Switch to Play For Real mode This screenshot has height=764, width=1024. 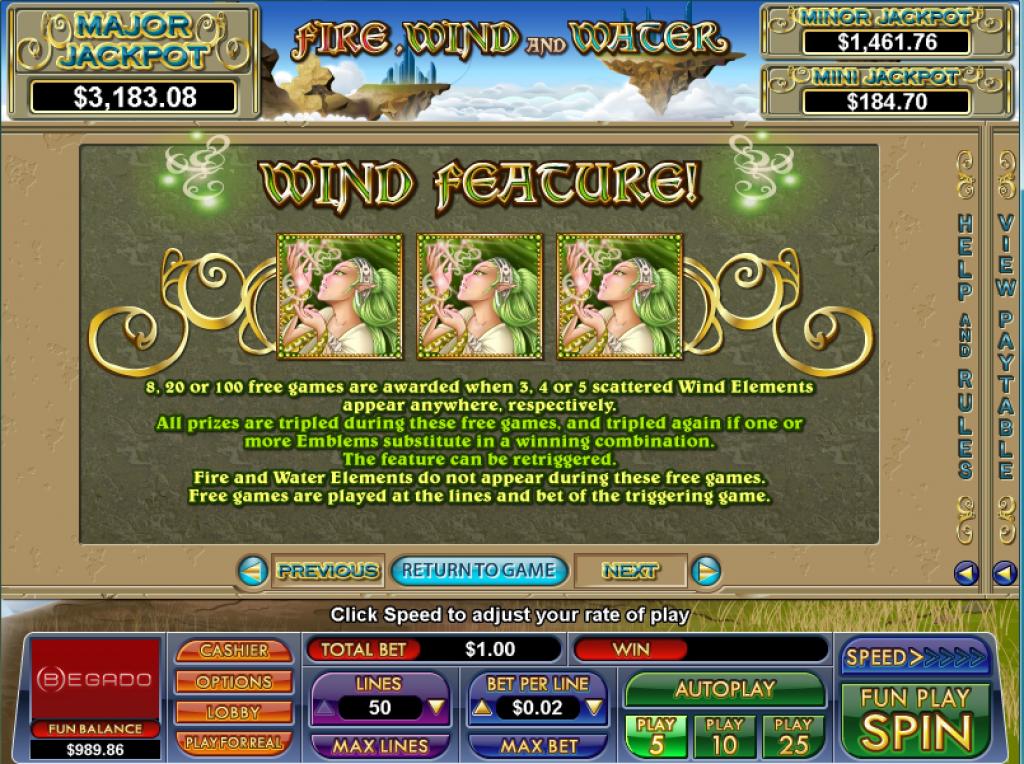(234, 742)
